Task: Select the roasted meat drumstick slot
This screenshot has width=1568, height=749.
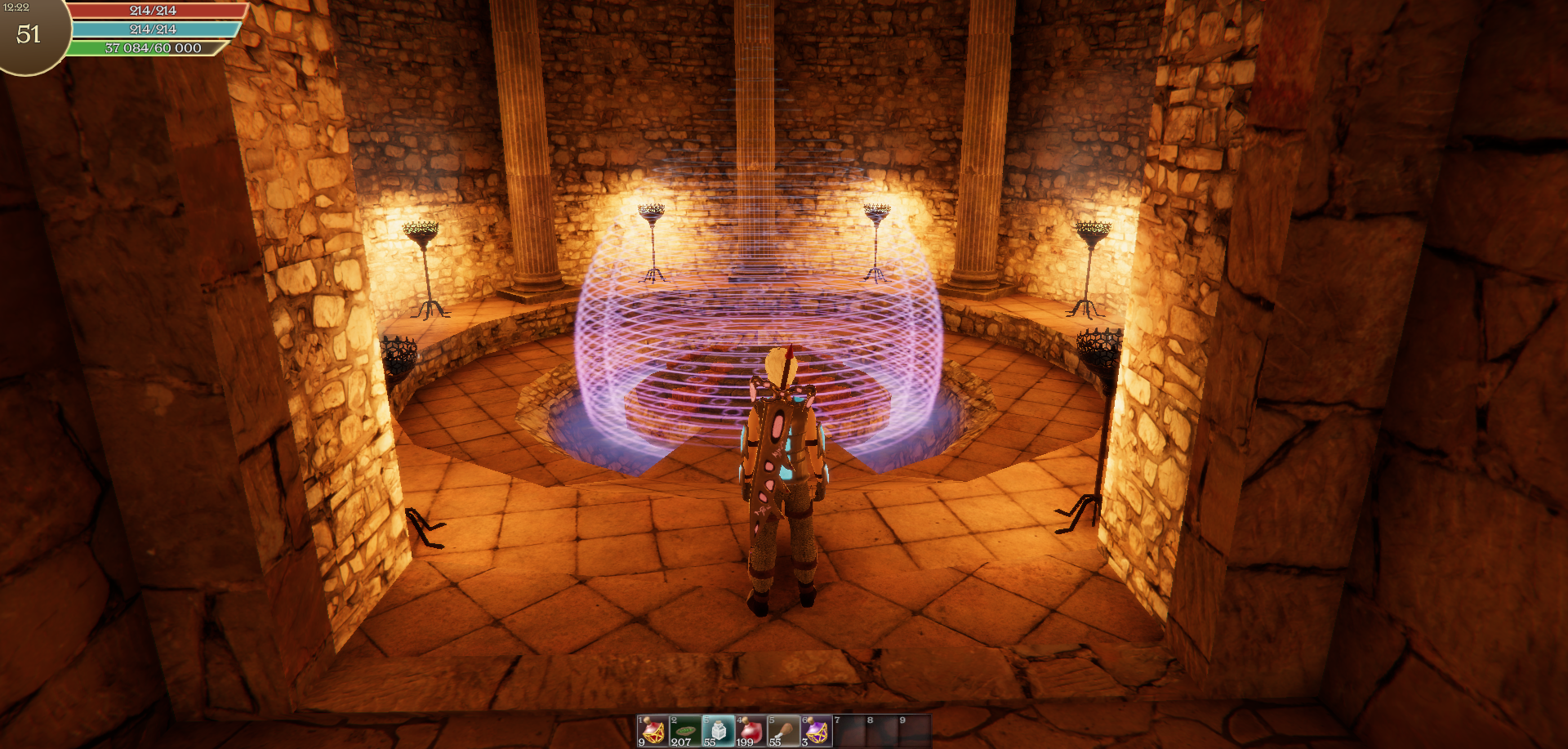Action: [x=783, y=730]
